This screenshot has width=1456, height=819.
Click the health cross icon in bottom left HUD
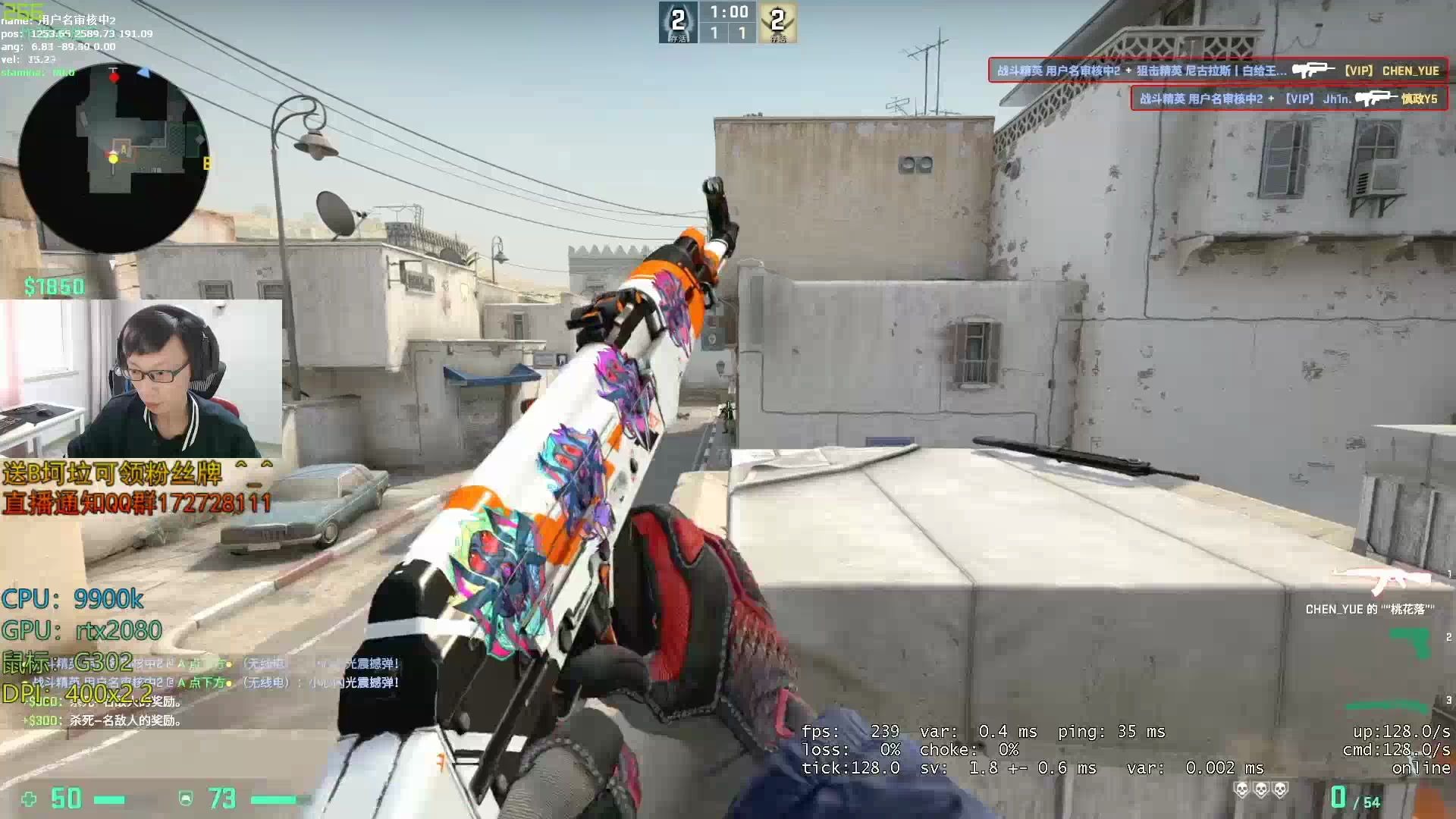(x=30, y=799)
